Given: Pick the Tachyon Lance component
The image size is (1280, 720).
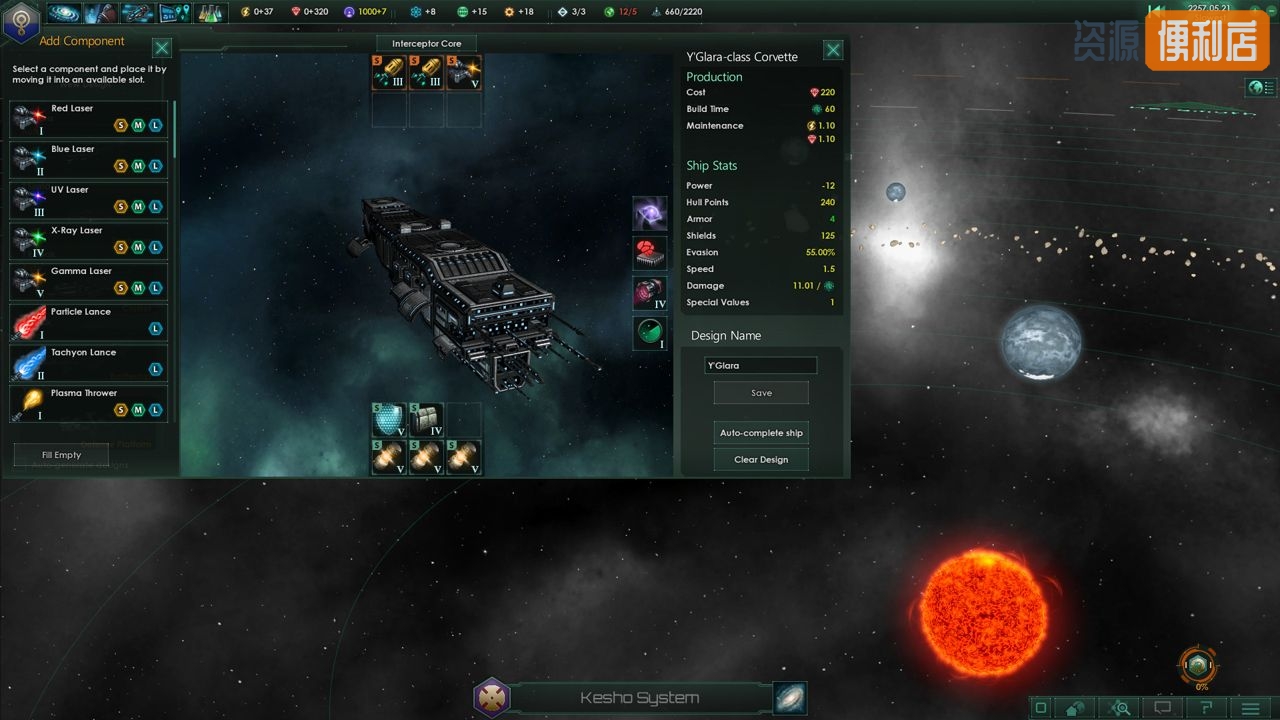Looking at the screenshot, I should (88, 364).
